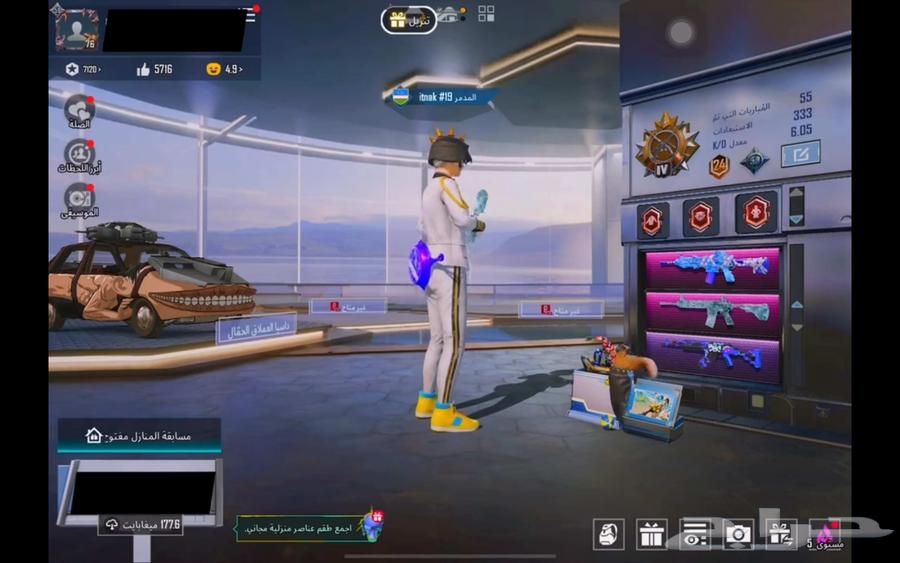The height and width of the screenshot is (563, 900).
Task: Tap the thumbs-up likes counter
Action: tap(155, 69)
